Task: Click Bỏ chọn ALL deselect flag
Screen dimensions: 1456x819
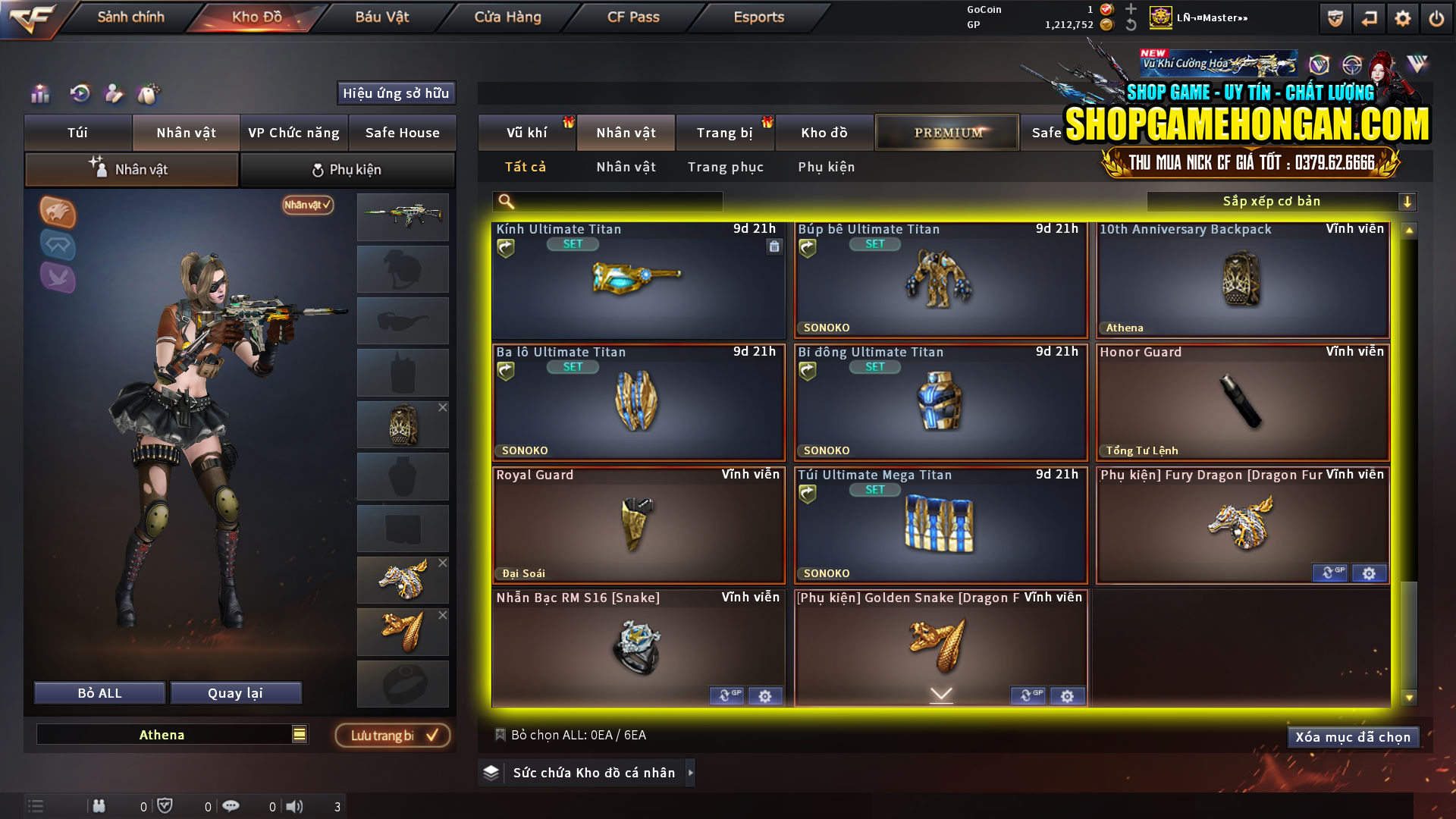Action: point(500,735)
